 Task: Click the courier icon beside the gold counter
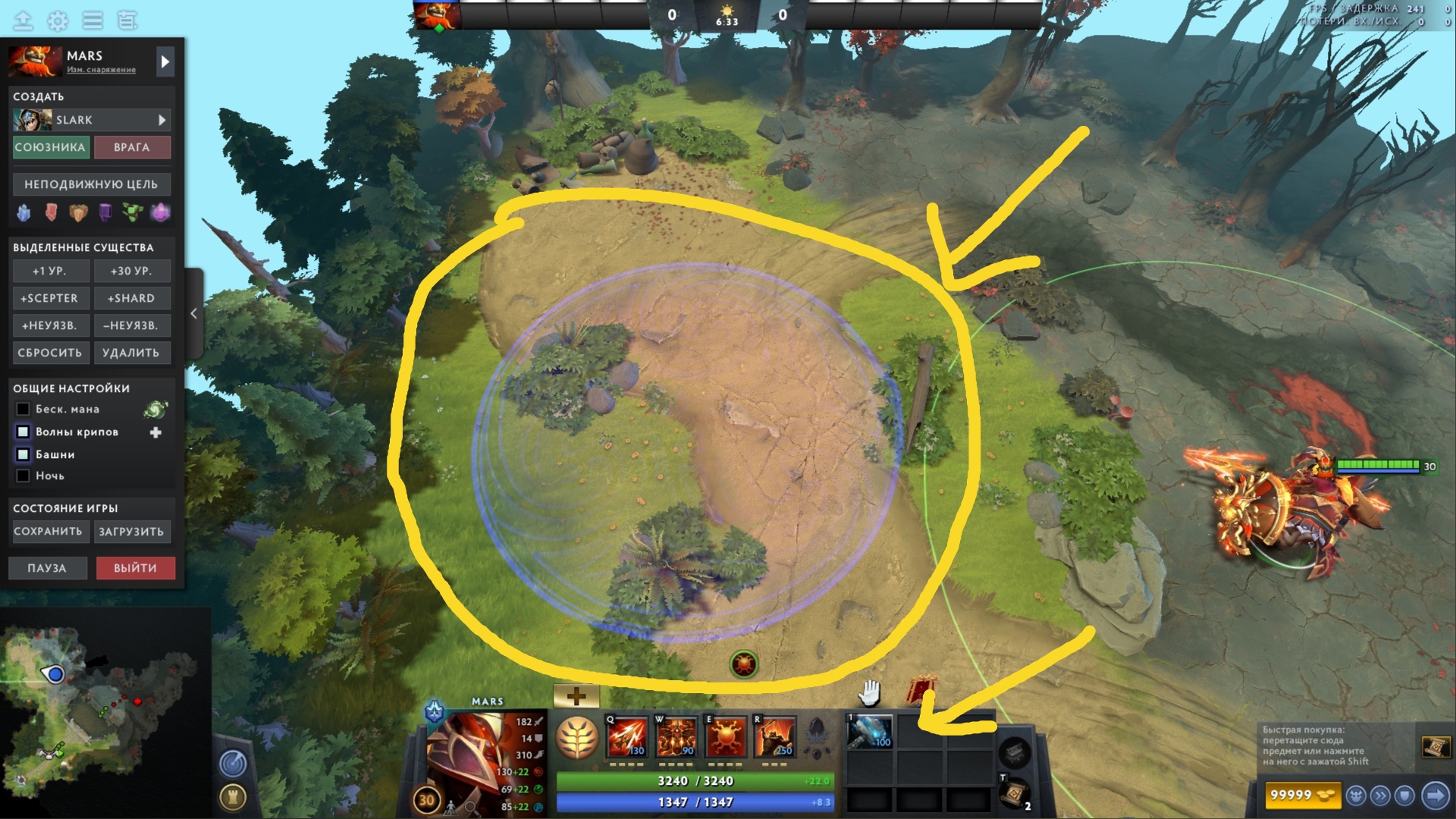tap(1356, 795)
